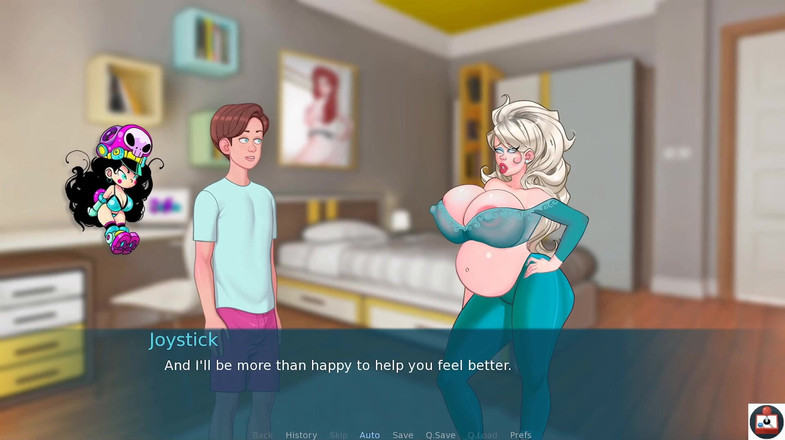Toggle Auto-advance mode
Viewport: 785px width, 440px height.
tap(370, 435)
